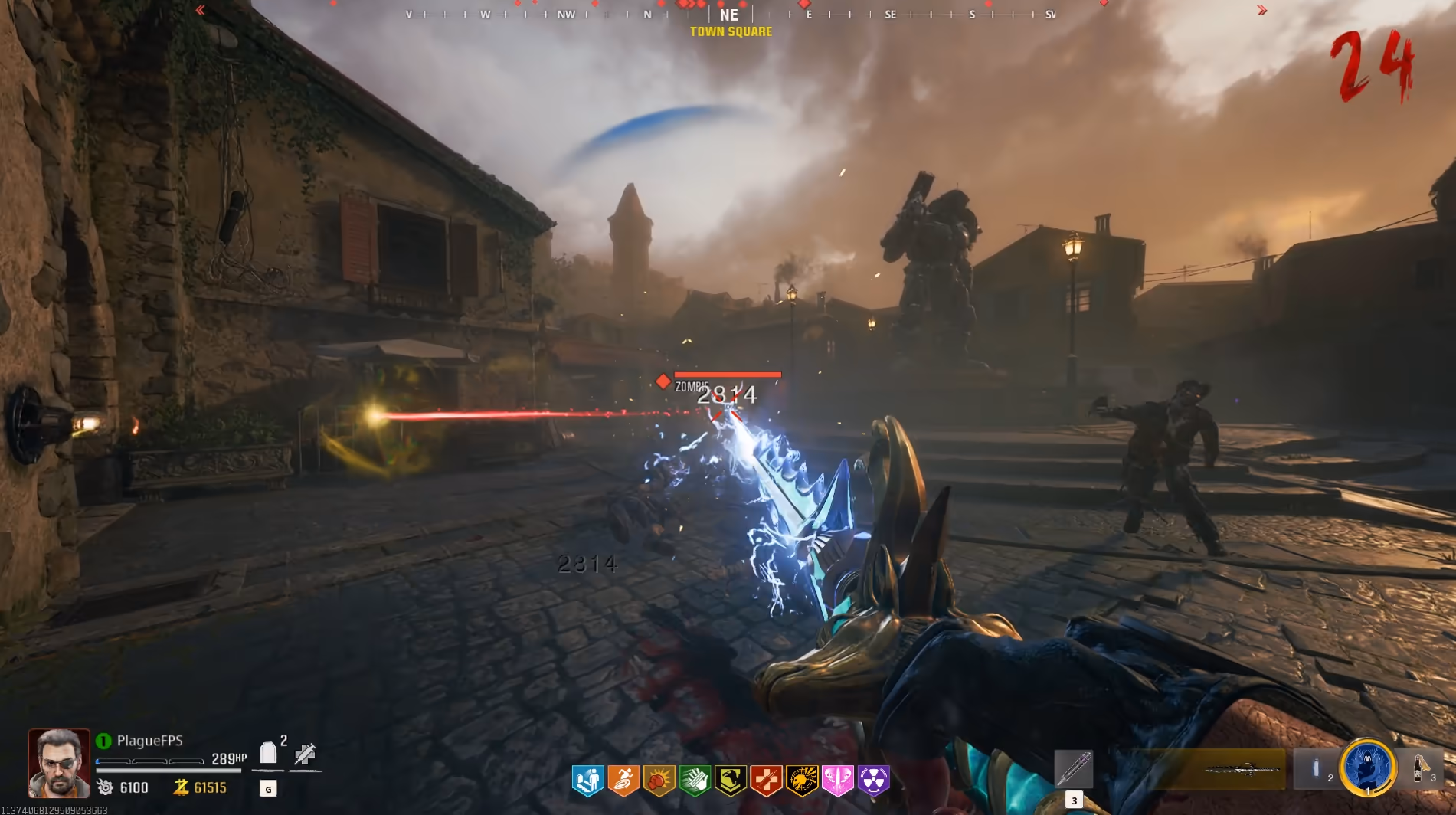Image resolution: width=1456 pixels, height=815 pixels.
Task: Activate the blue hooded figure field upgrade
Action: tap(1367, 766)
